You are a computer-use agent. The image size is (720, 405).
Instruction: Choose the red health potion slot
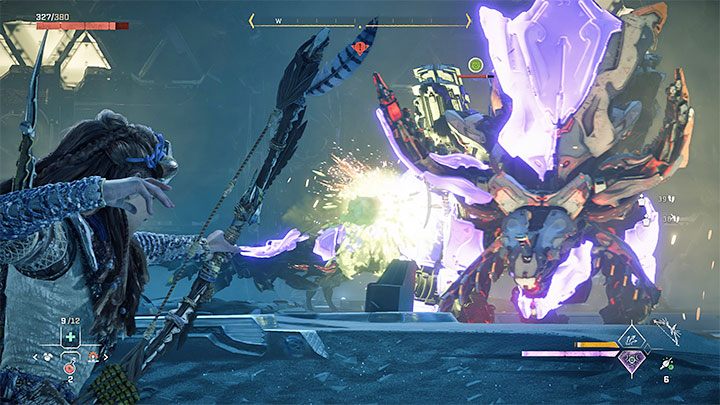pos(70,368)
